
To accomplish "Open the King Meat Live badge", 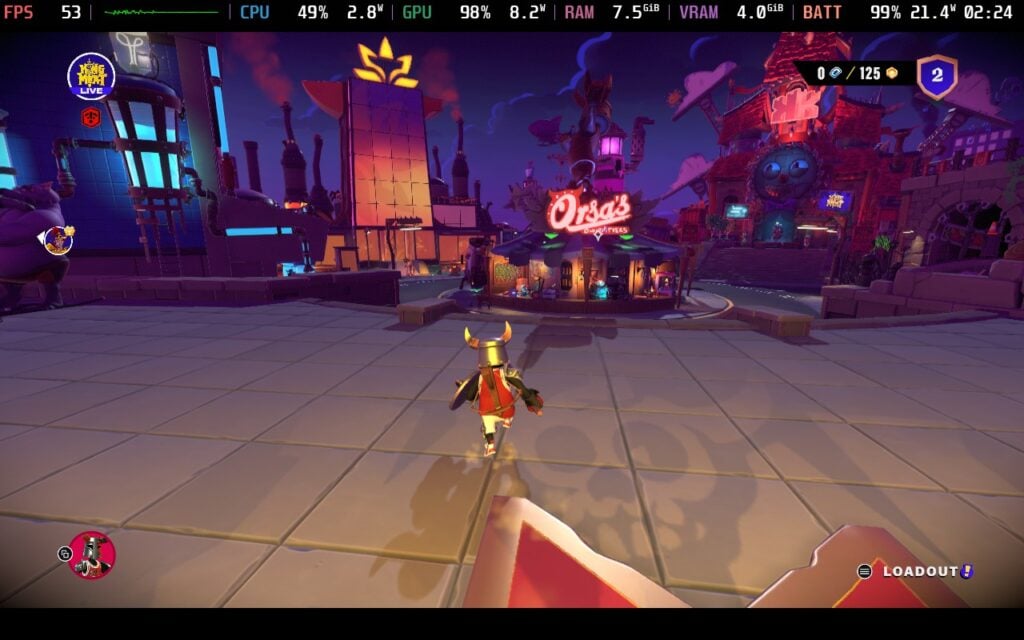I will point(91,76).
